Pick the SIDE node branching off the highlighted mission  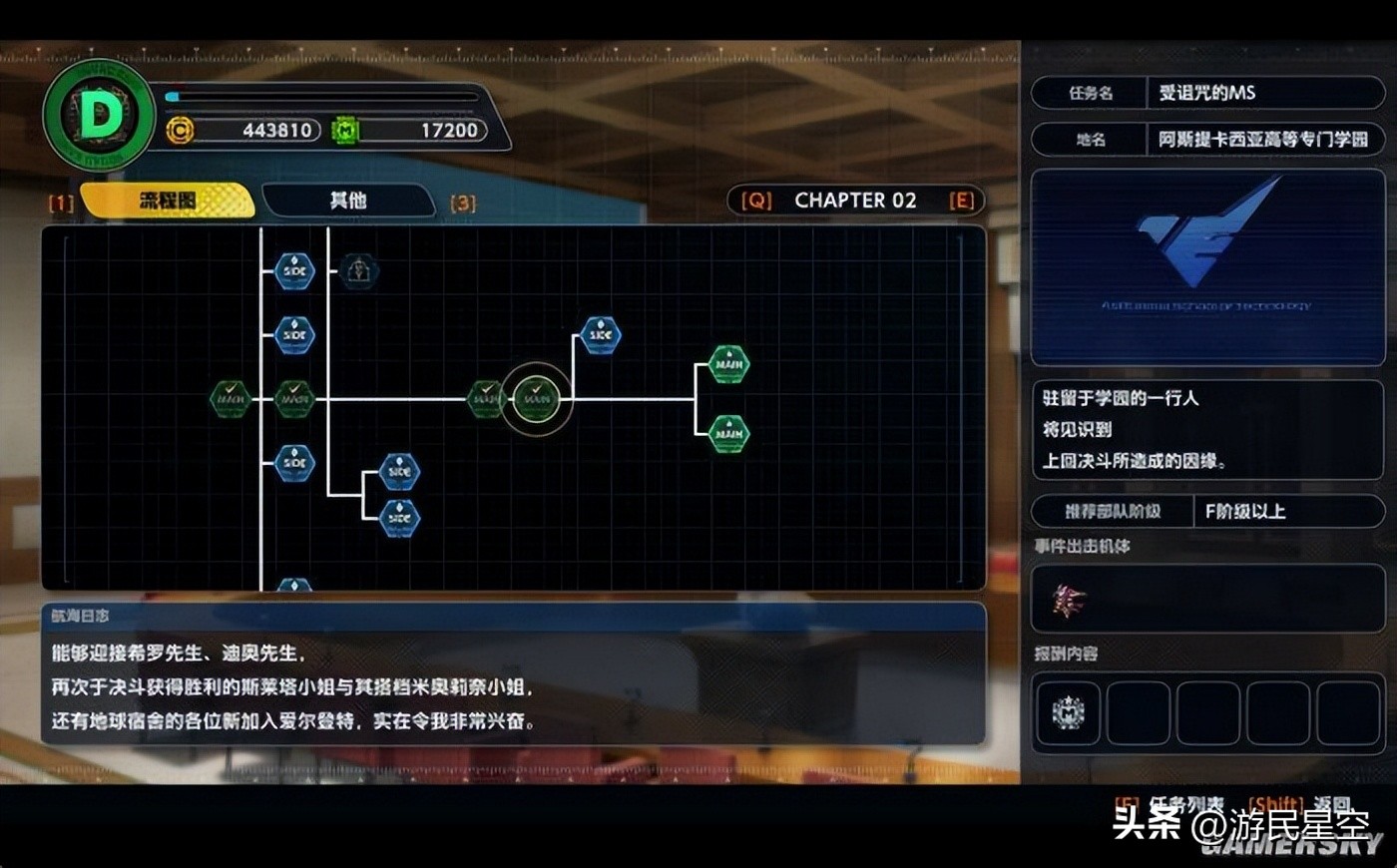click(x=601, y=335)
